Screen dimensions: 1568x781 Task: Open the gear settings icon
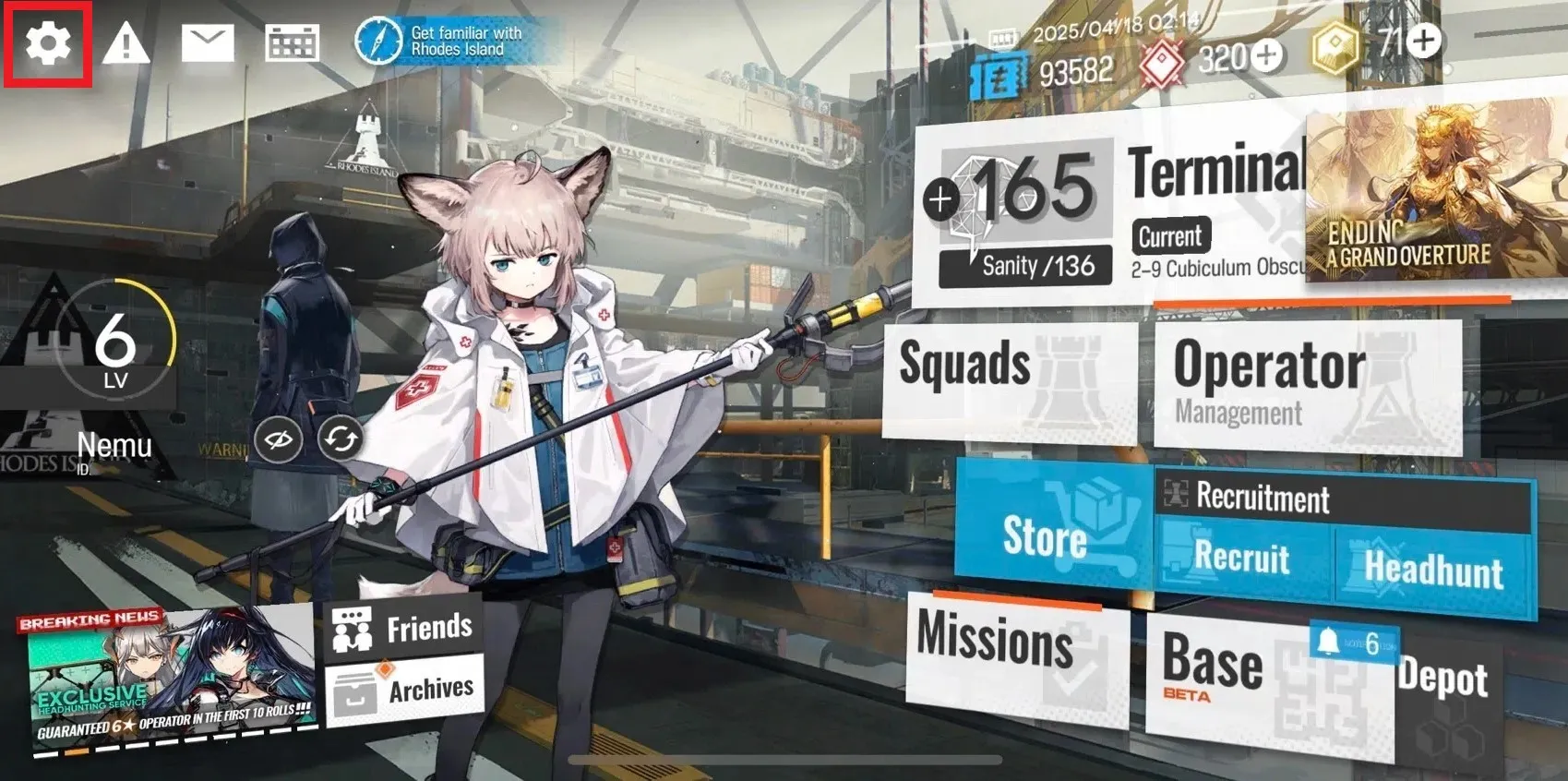tap(47, 43)
